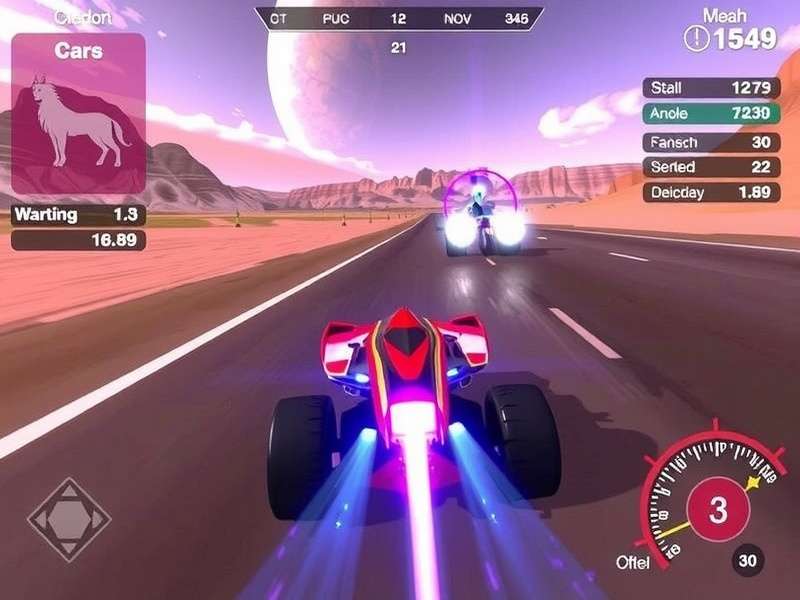Click the exclamation alert icon beside 1549

point(697,39)
